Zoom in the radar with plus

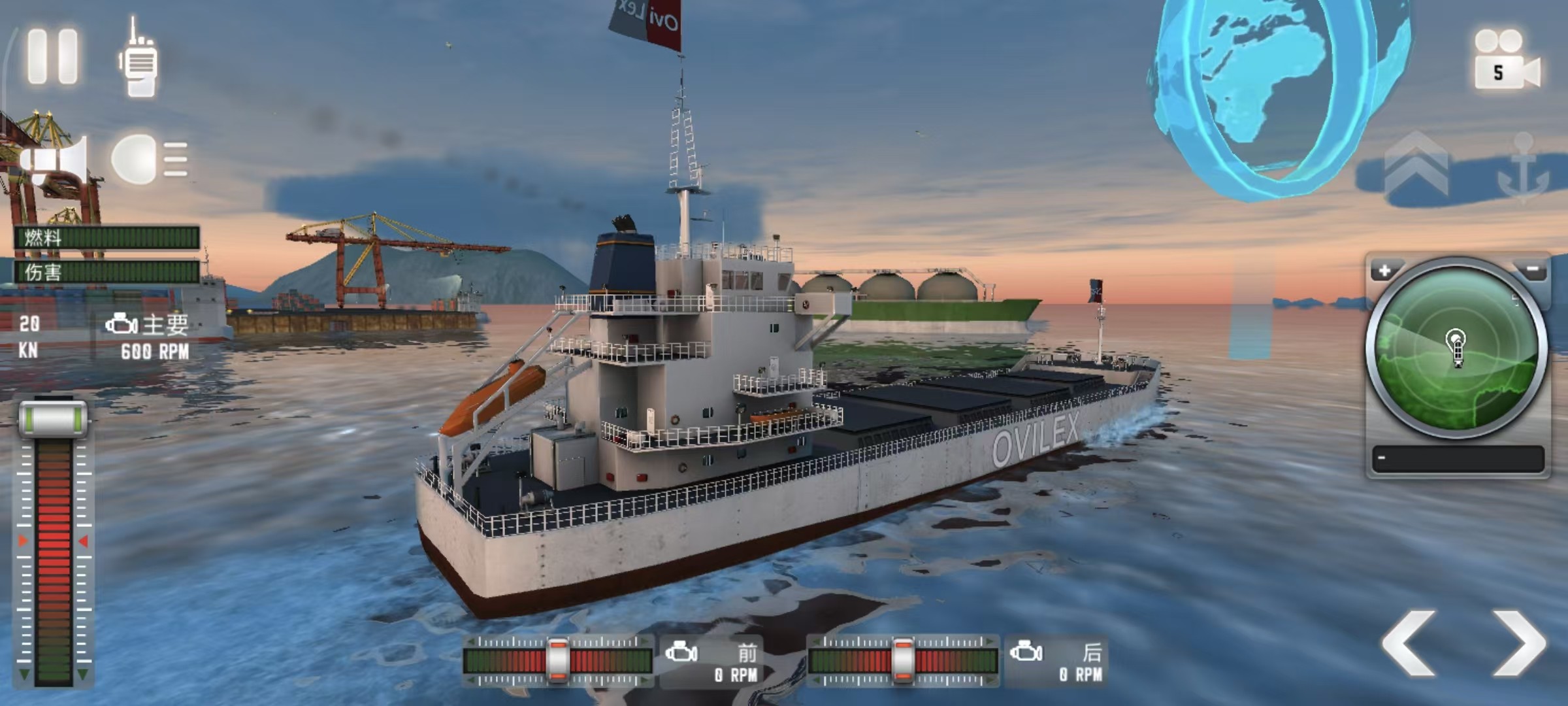tap(1384, 271)
